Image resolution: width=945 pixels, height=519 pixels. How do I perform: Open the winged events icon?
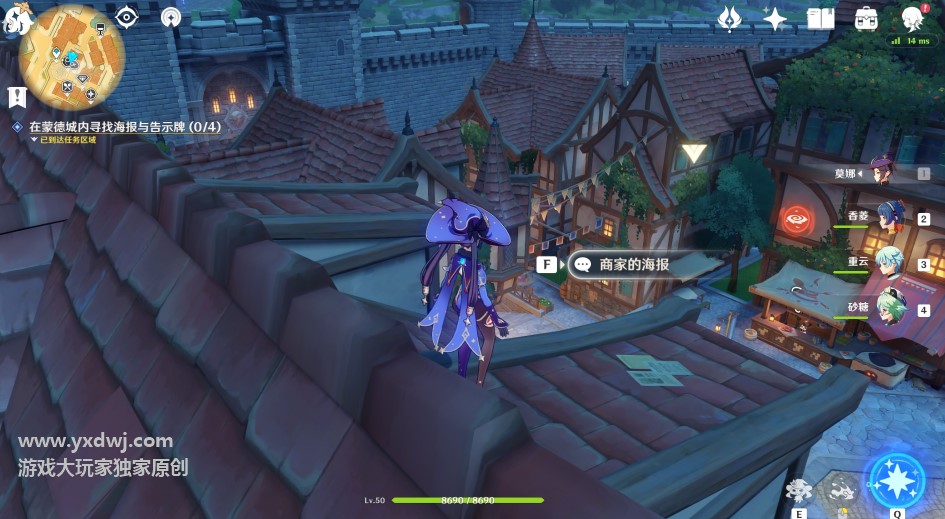pos(730,18)
